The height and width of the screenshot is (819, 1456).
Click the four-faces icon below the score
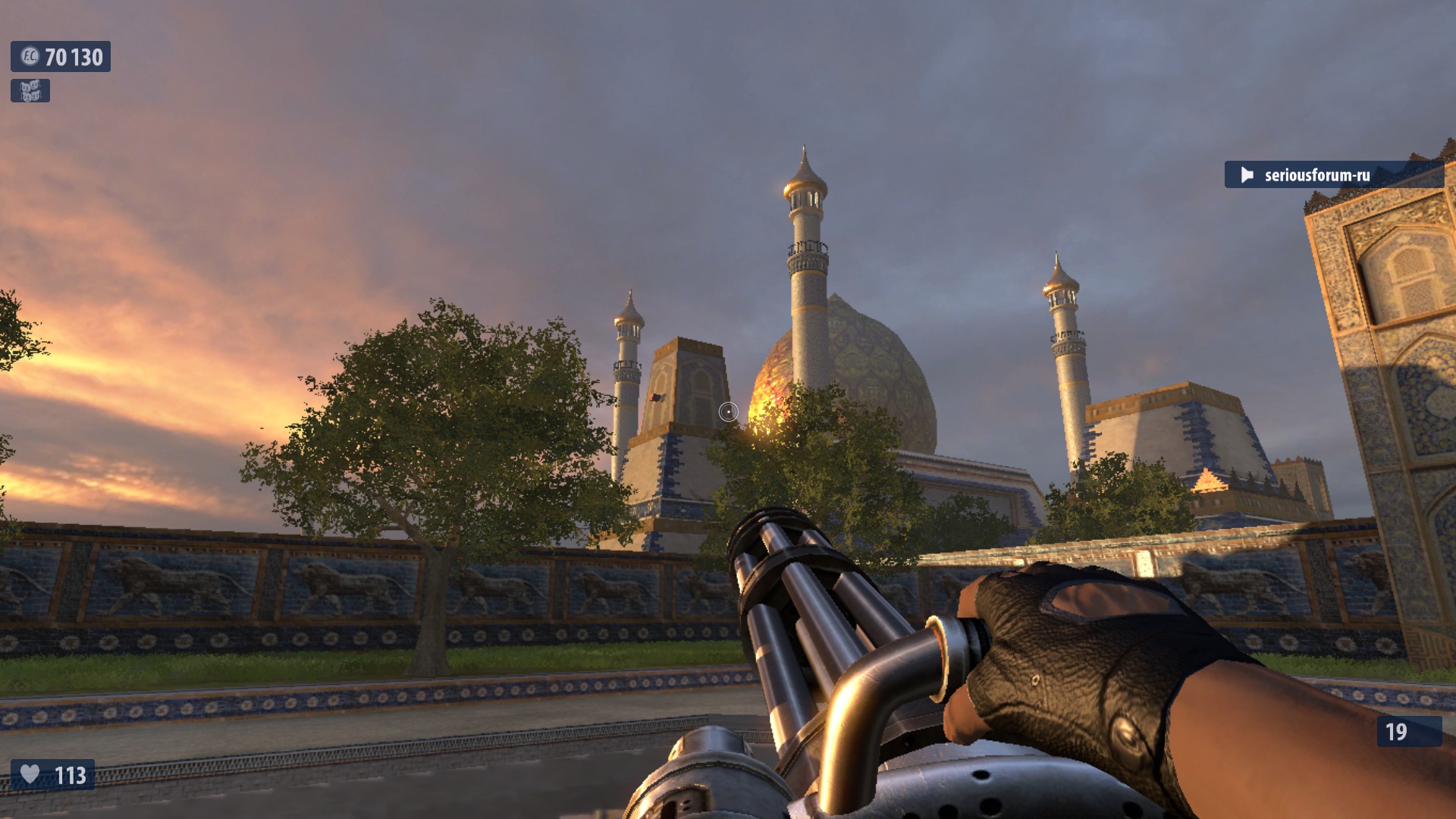pos(30,91)
